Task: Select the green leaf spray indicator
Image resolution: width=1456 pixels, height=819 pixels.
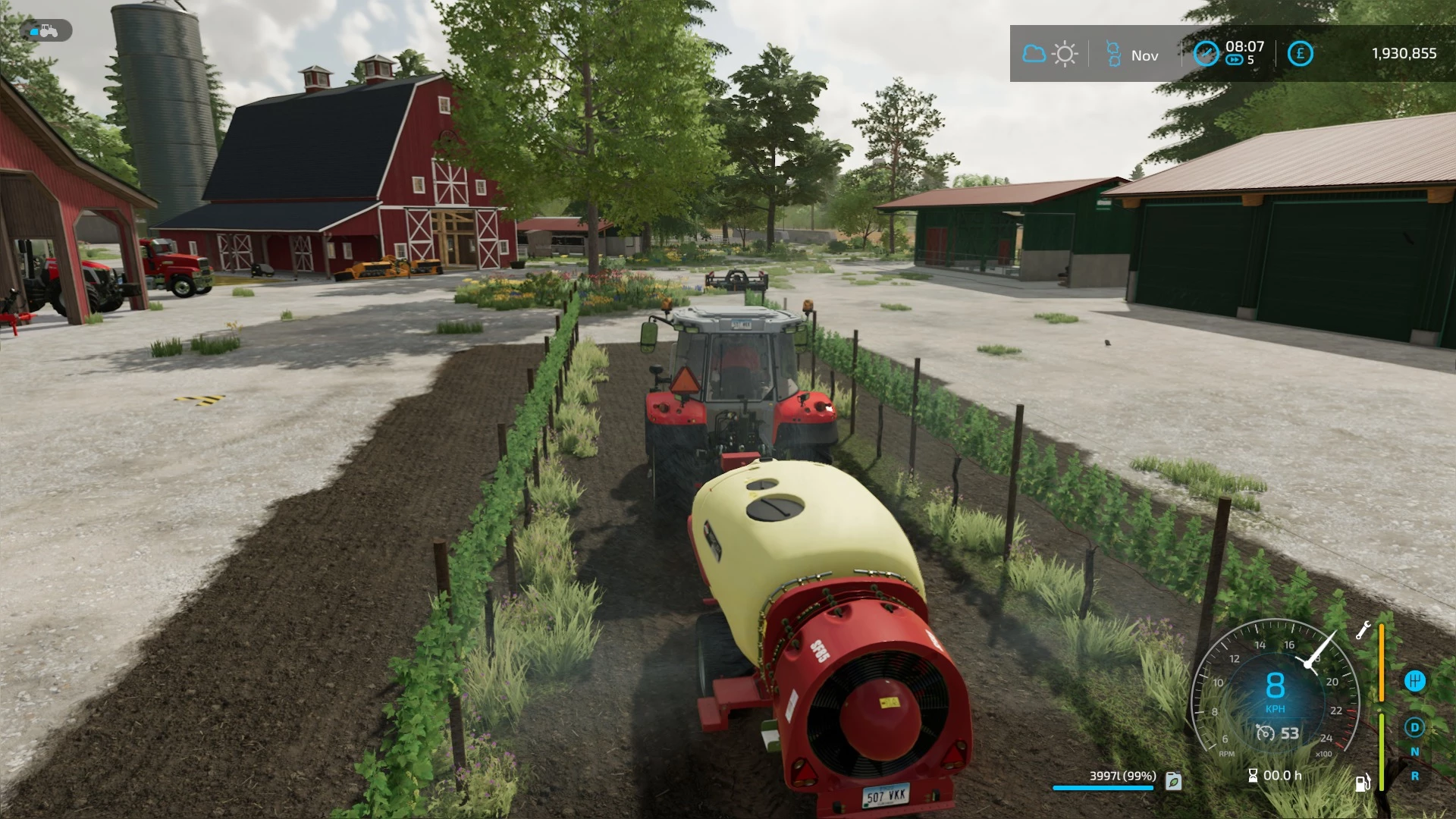Action: click(1172, 779)
